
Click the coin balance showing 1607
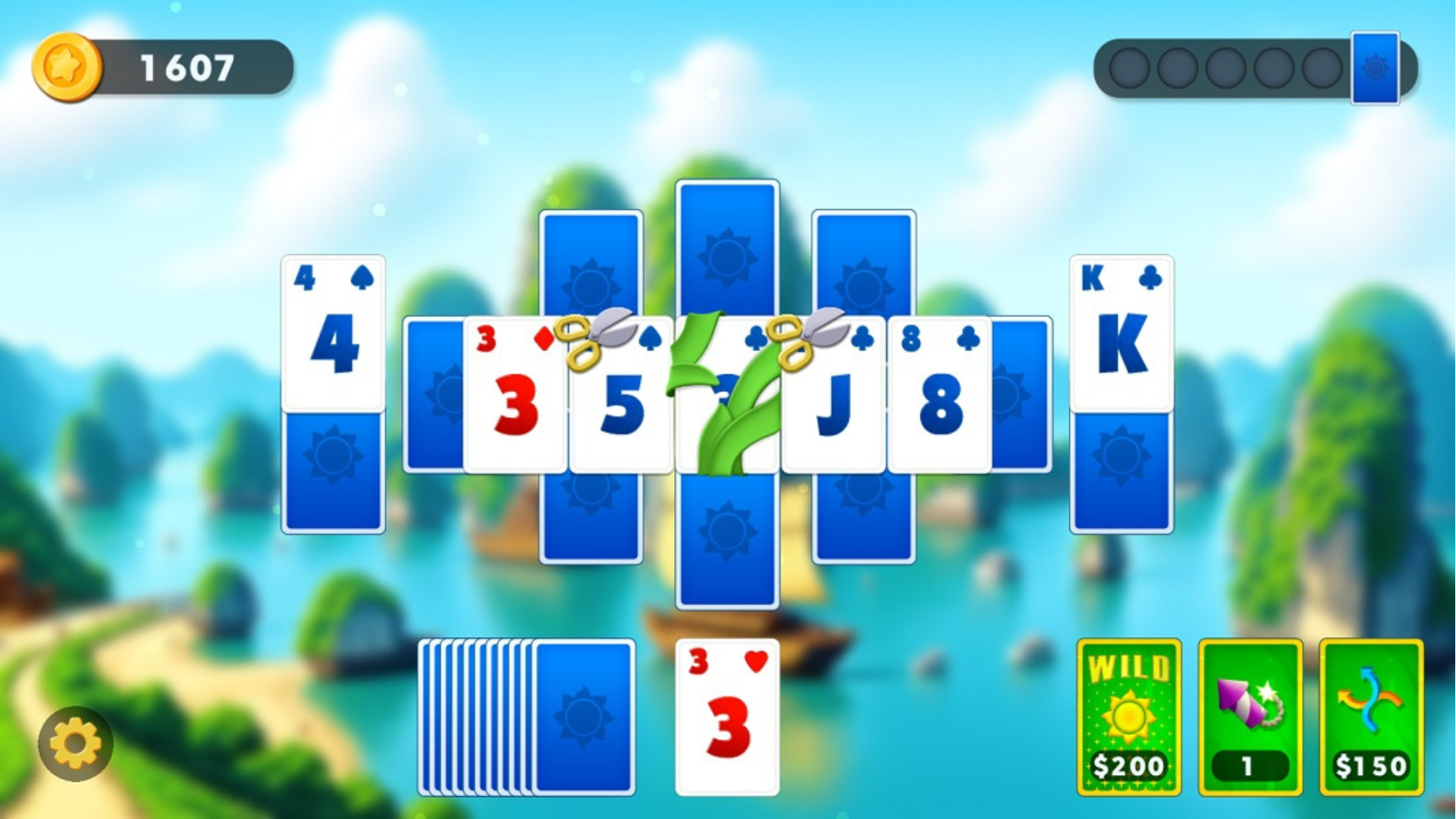(x=186, y=68)
